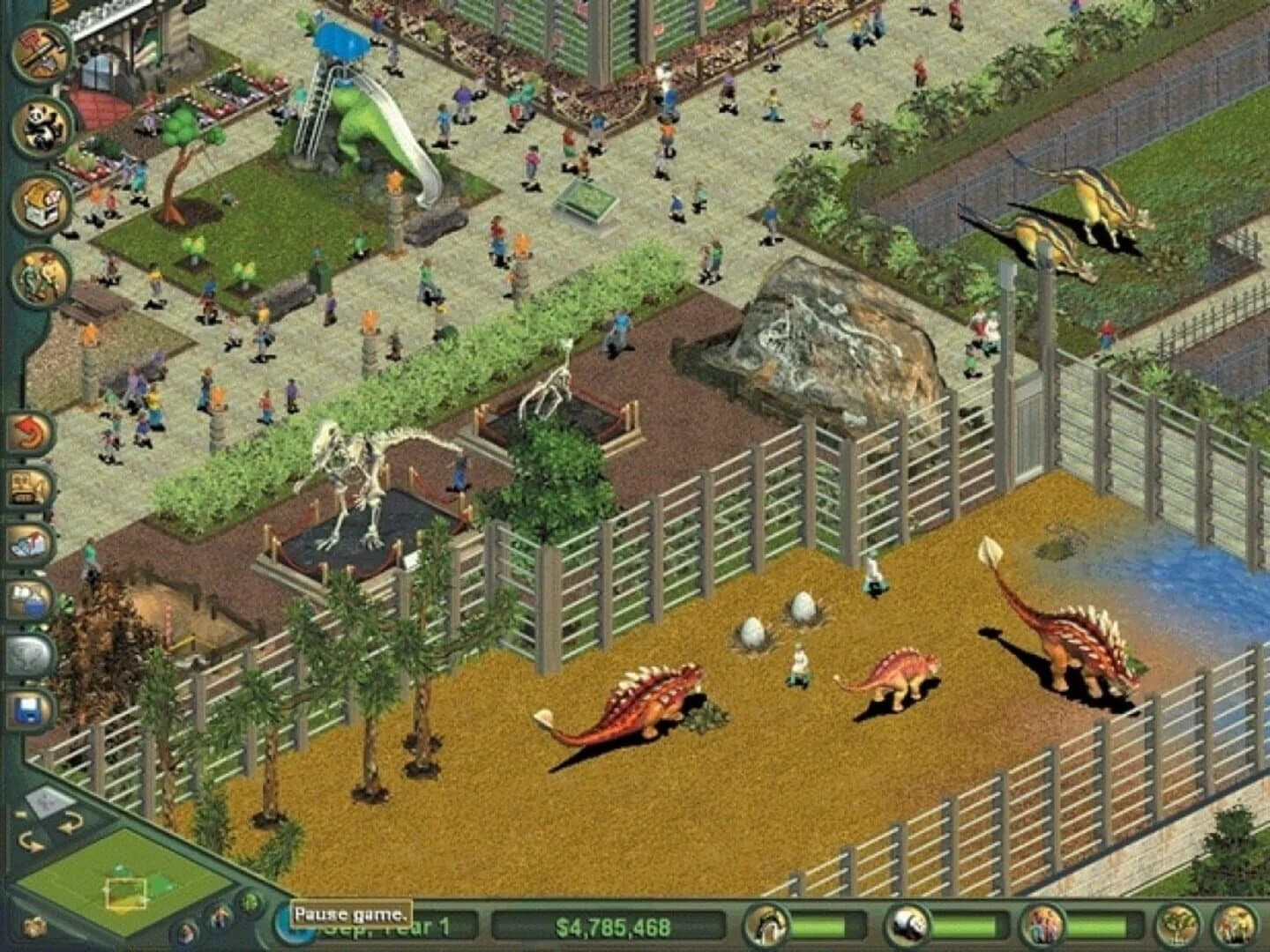1270x952 pixels.
Task: Open terrain suitability via the tree icon
Action: pyautogui.click(x=1177, y=926)
